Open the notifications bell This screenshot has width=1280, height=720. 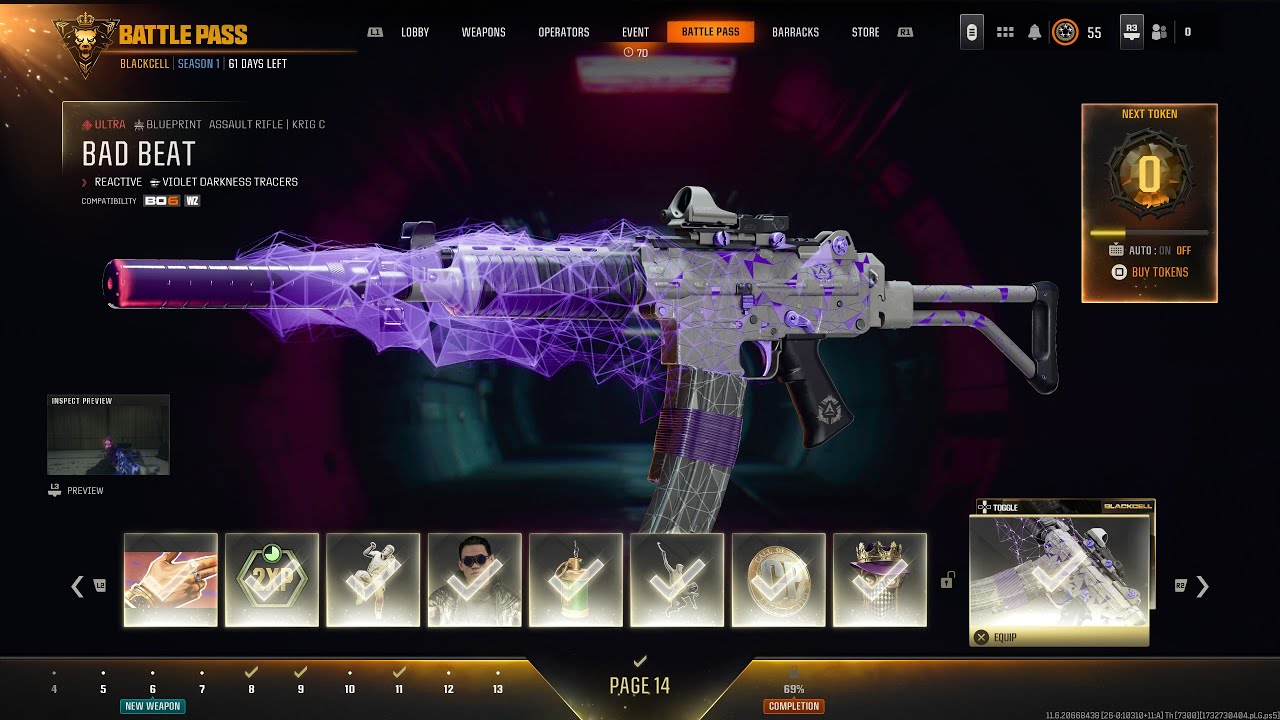(x=1034, y=32)
